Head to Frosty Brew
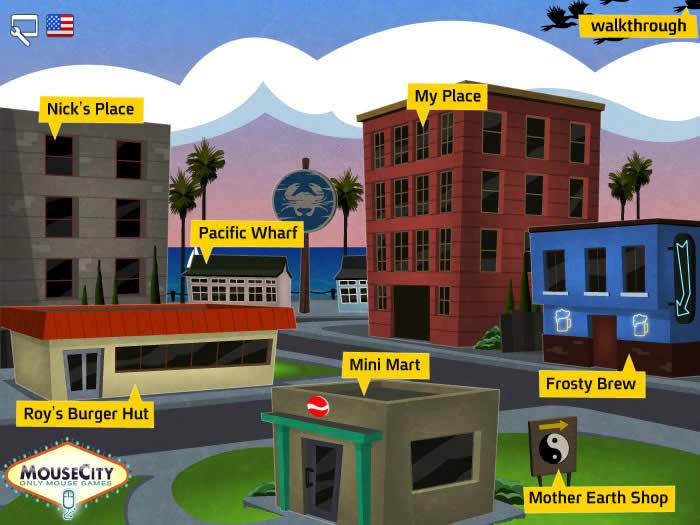Viewport: 700px width, 525px height. [x=590, y=383]
